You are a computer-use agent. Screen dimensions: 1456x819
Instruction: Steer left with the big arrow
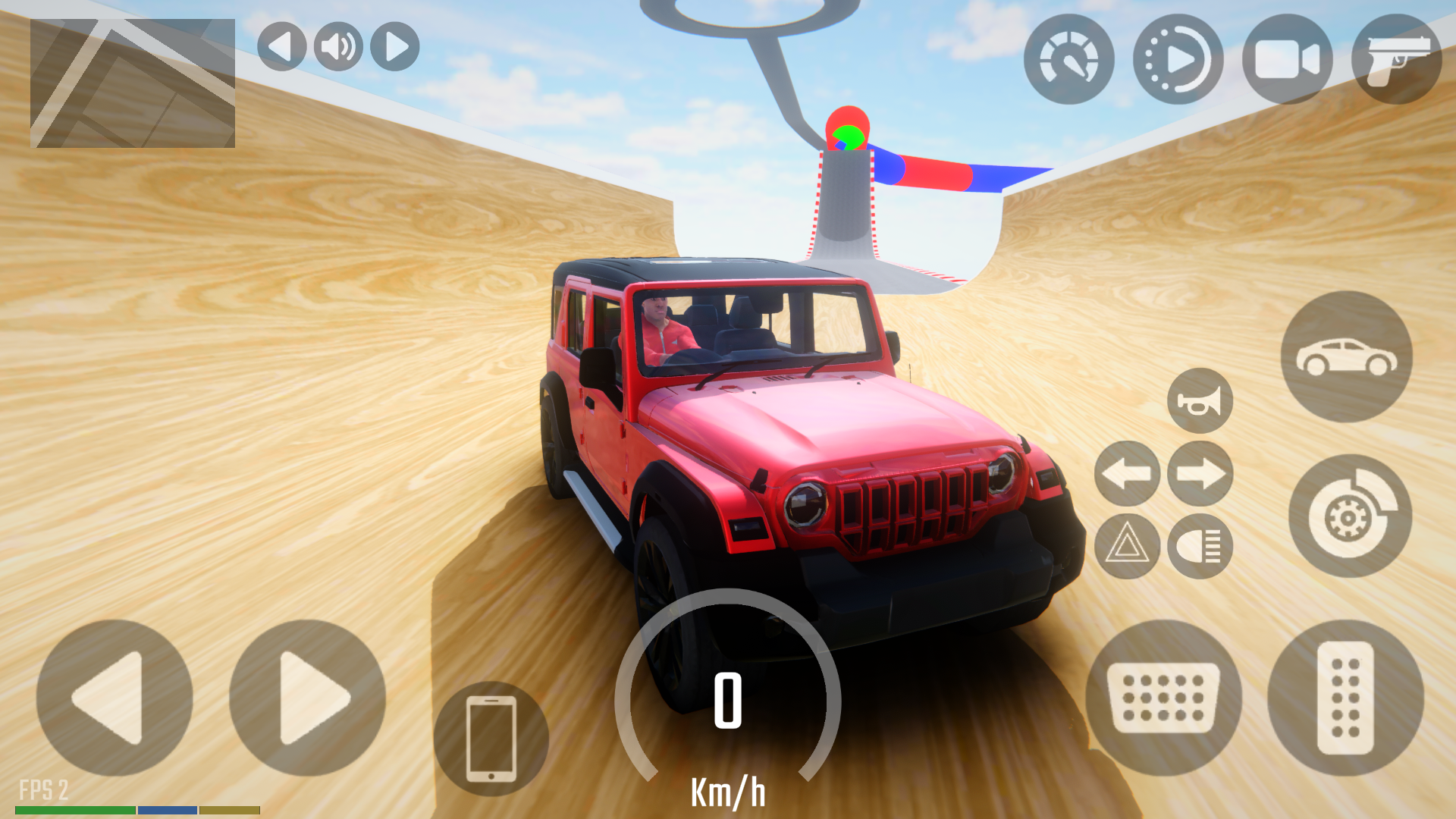click(x=114, y=698)
